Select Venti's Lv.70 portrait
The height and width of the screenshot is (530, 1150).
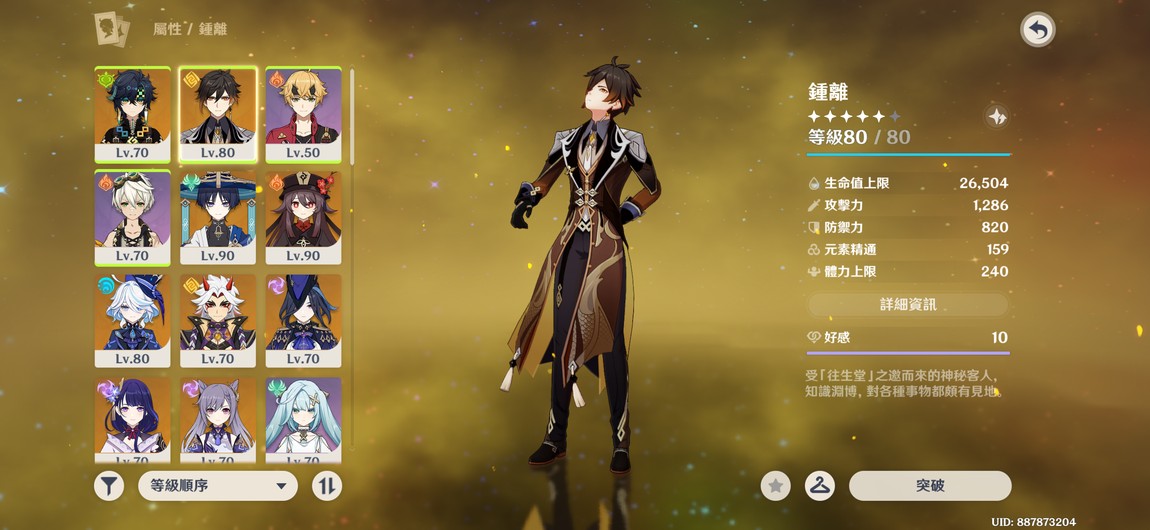click(133, 113)
